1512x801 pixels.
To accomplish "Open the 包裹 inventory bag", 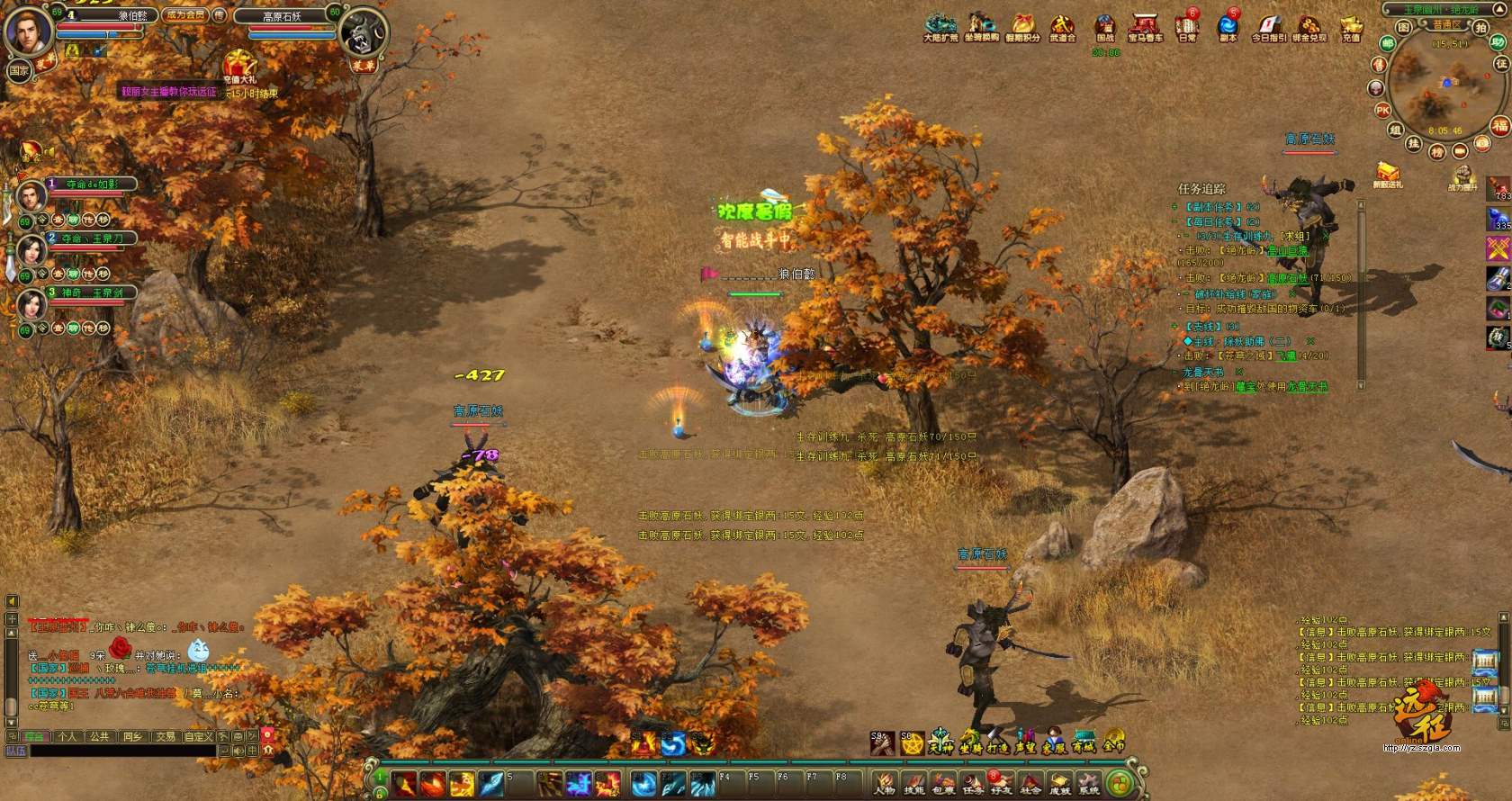I will [x=943, y=784].
